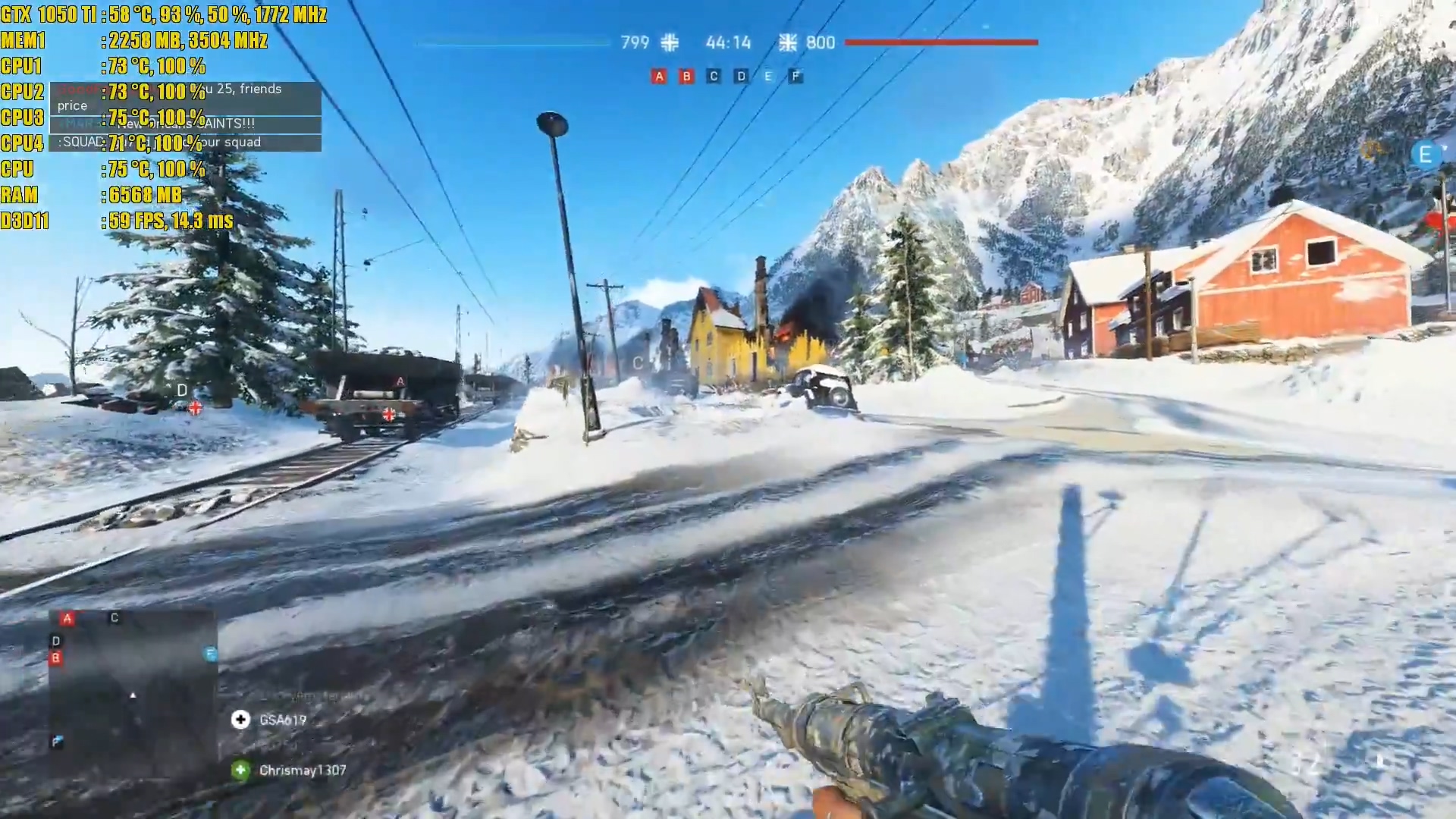Select red flag B in the top objective bar
The height and width of the screenshot is (819, 1456).
click(x=686, y=76)
